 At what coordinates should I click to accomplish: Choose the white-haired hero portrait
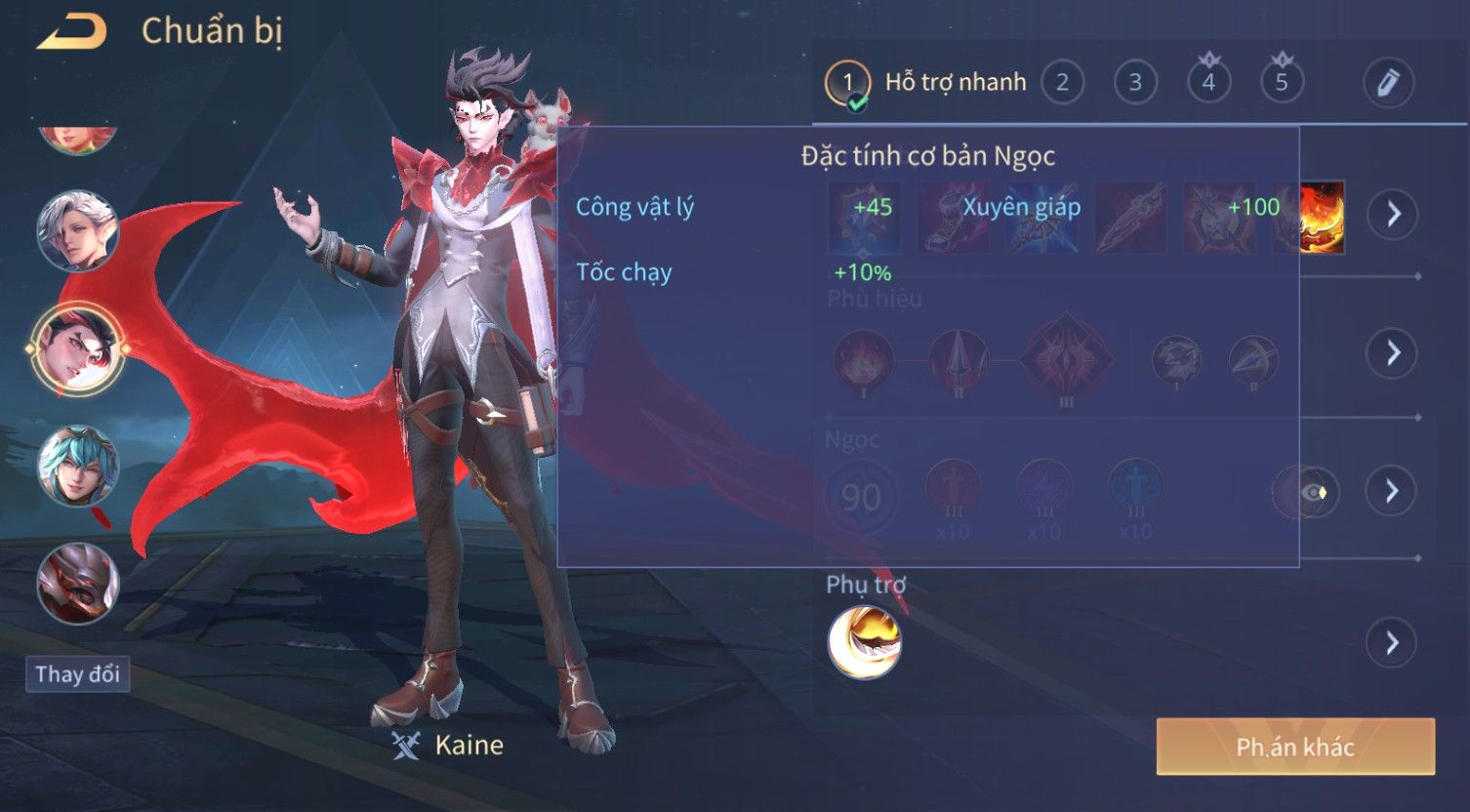point(77,230)
